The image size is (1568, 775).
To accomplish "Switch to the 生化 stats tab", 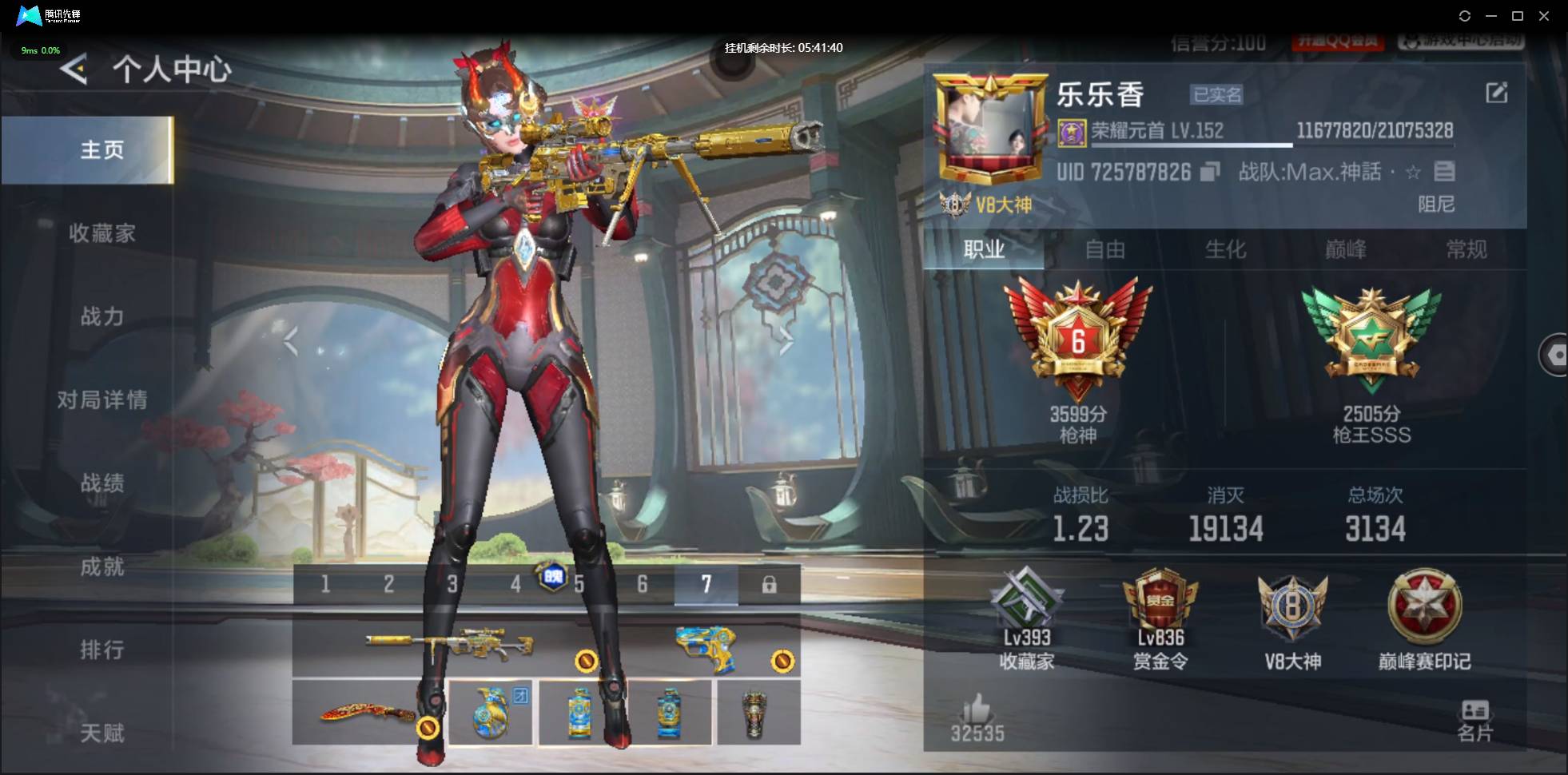I will click(x=1225, y=250).
